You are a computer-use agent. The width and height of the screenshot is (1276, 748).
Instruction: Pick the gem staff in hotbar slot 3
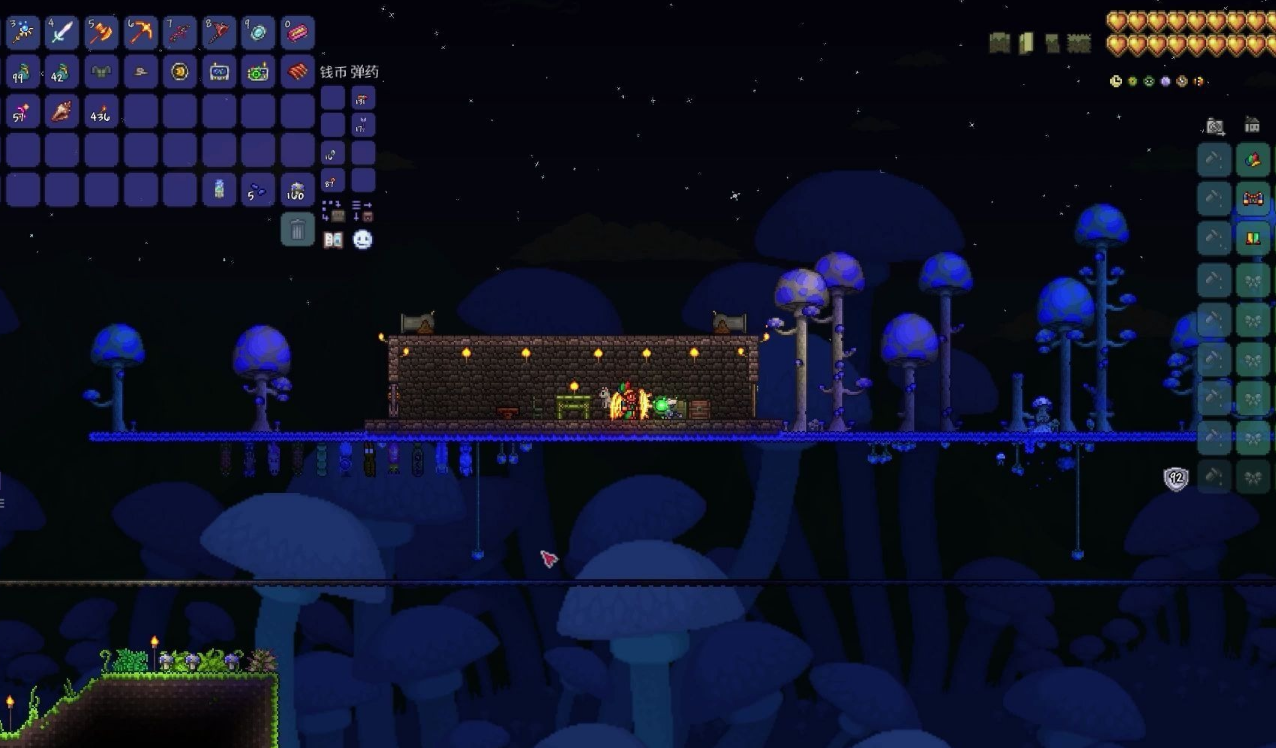point(23,33)
